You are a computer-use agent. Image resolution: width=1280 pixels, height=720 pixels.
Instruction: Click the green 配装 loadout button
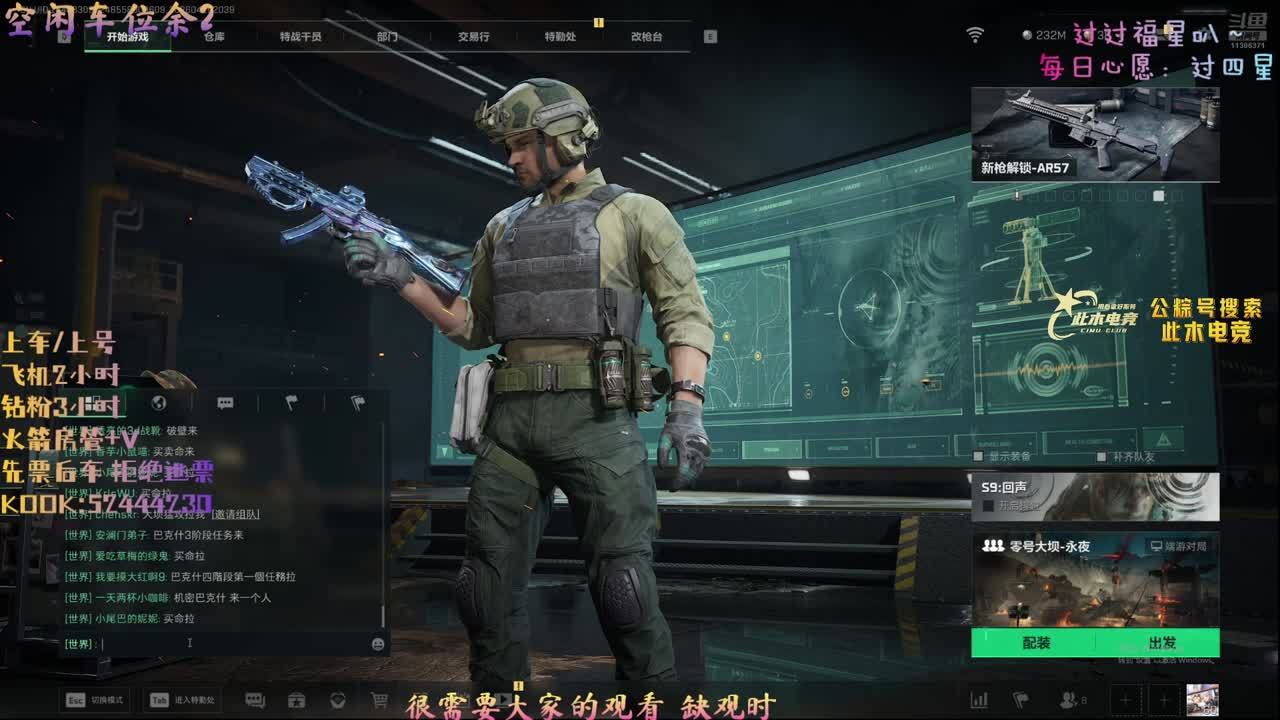1036,643
